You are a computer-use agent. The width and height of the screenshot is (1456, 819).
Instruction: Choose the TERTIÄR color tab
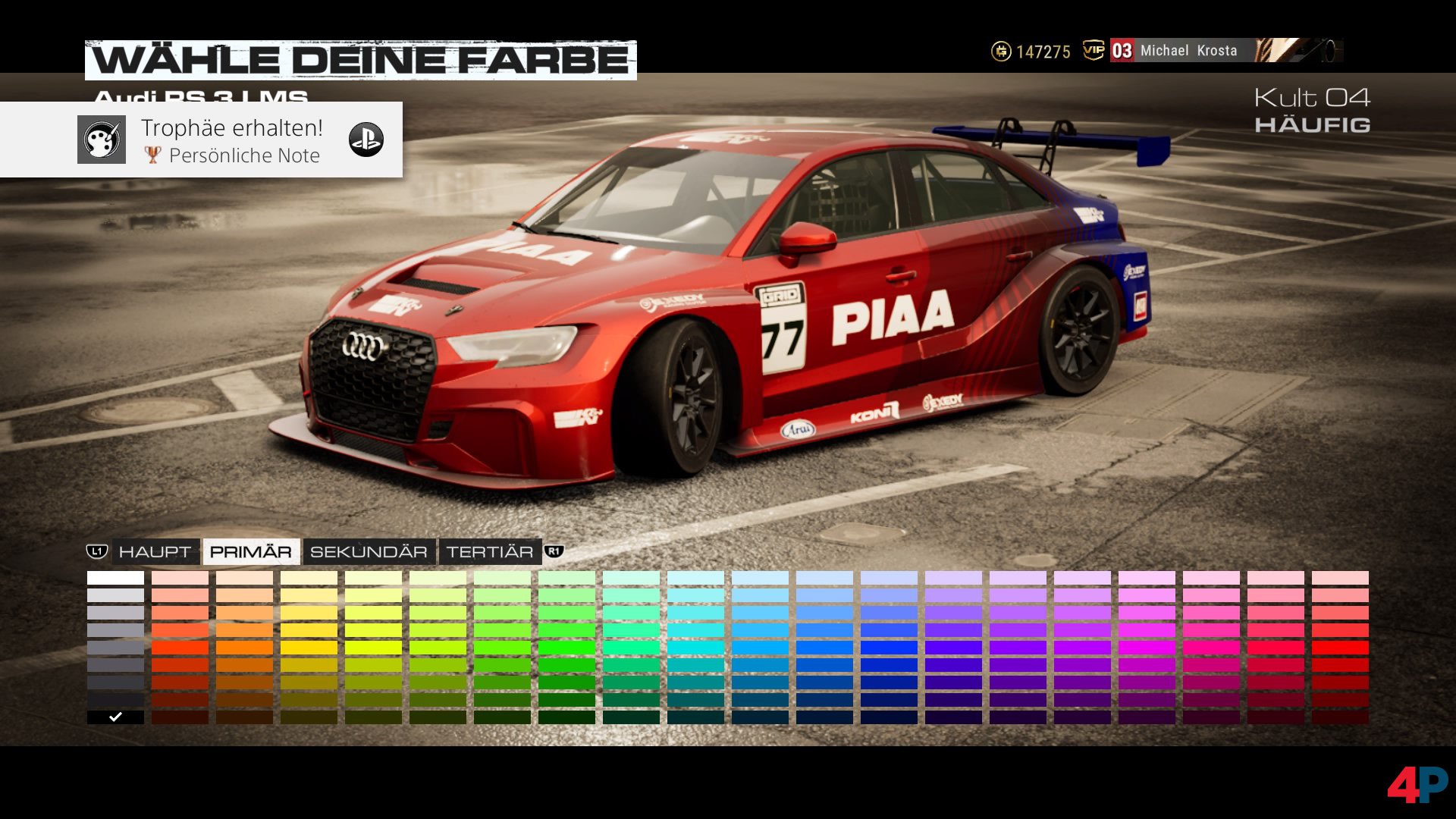(489, 552)
